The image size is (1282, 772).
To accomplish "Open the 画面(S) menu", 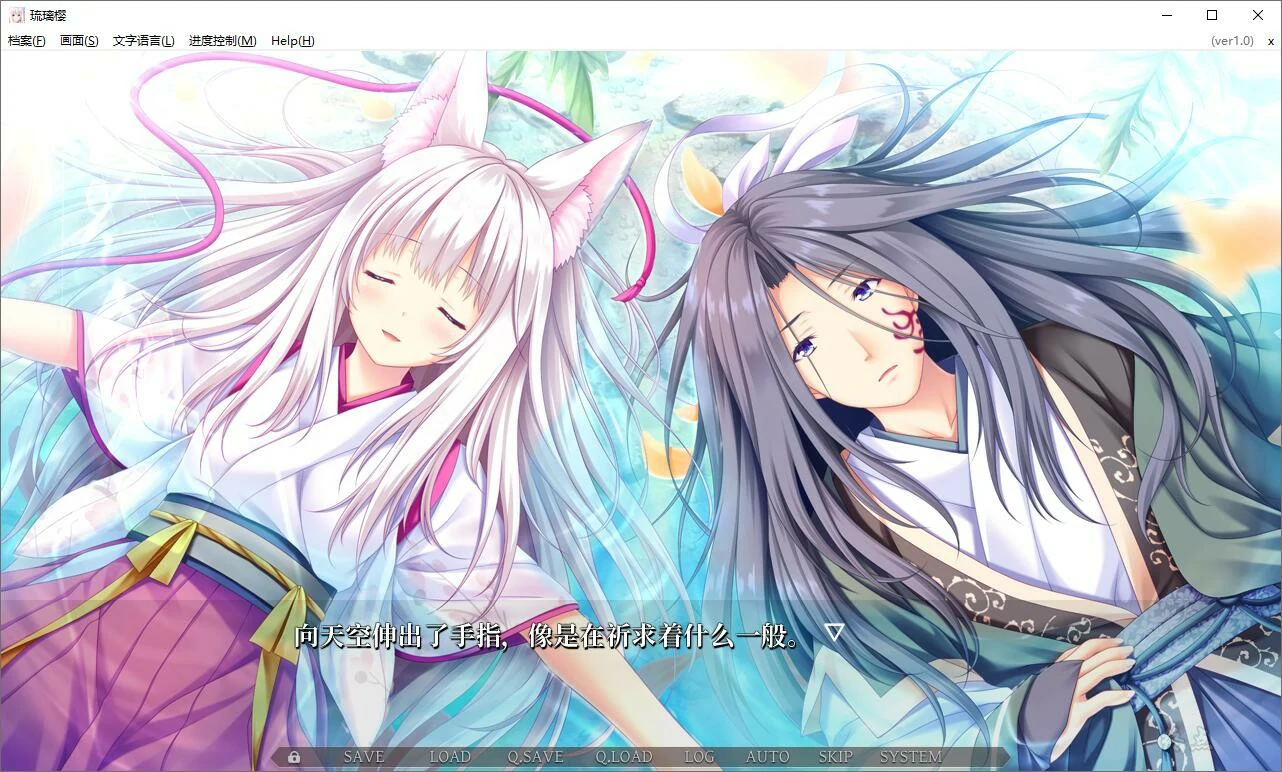I will point(78,40).
